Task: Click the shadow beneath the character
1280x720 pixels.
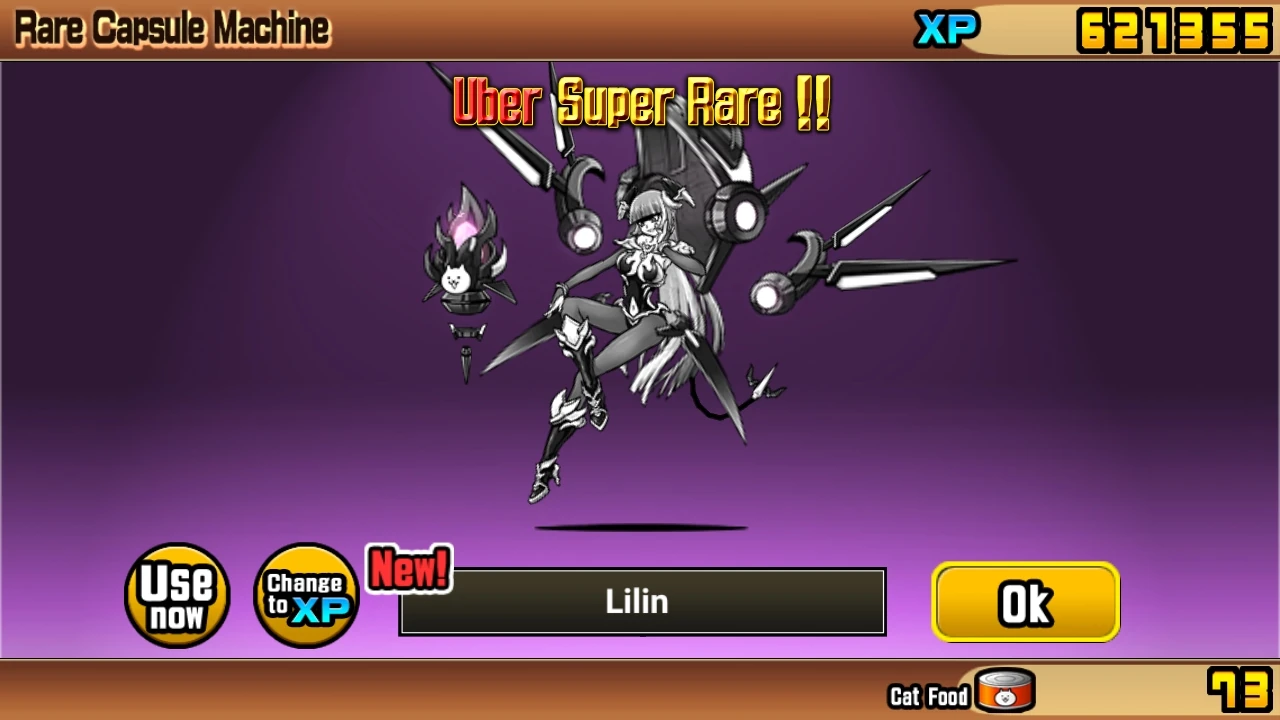Action: (x=640, y=525)
